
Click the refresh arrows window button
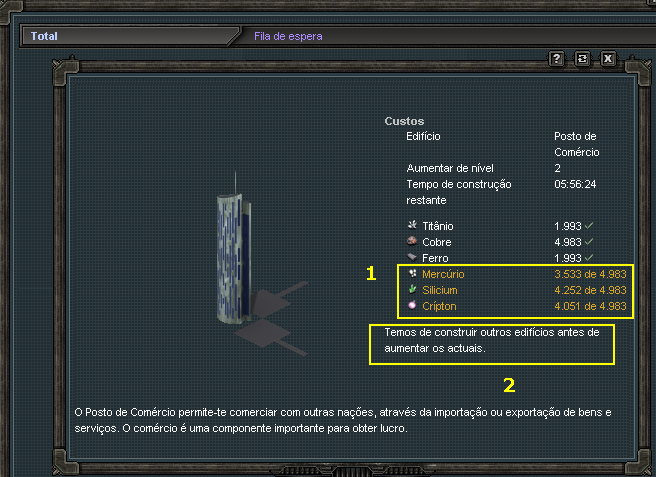pos(582,59)
